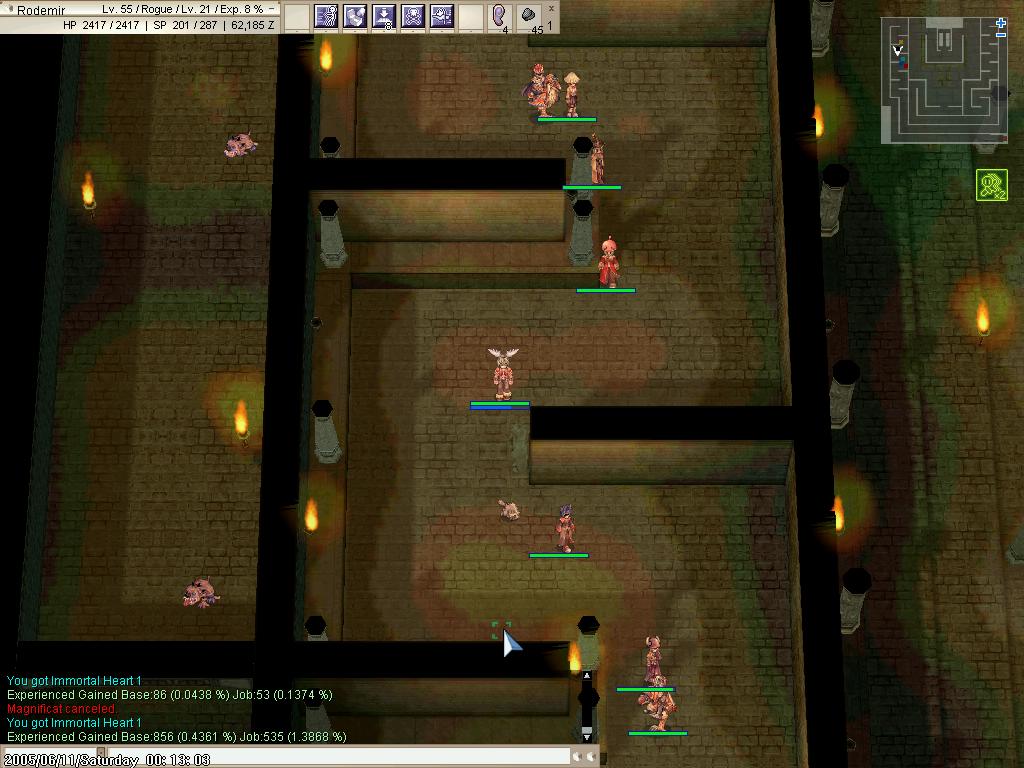Screen dimensions: 1024x768
Task: Use the pink ear-shaped item in the hotbar
Action: 500,16
